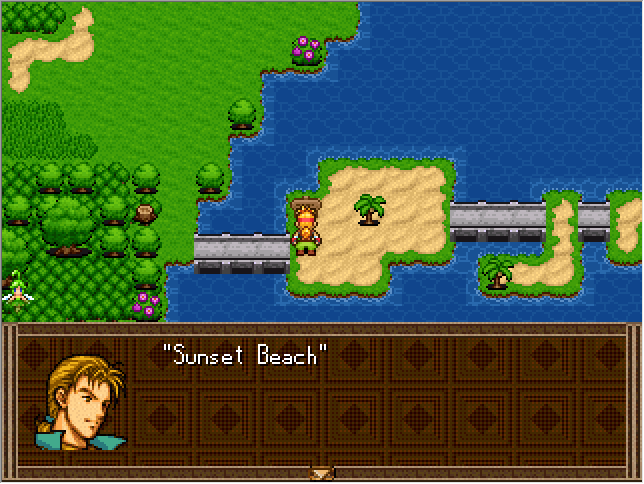Screen dimensions: 644x484
Task: Click the dialogue continue arrow
Action: coord(321,473)
